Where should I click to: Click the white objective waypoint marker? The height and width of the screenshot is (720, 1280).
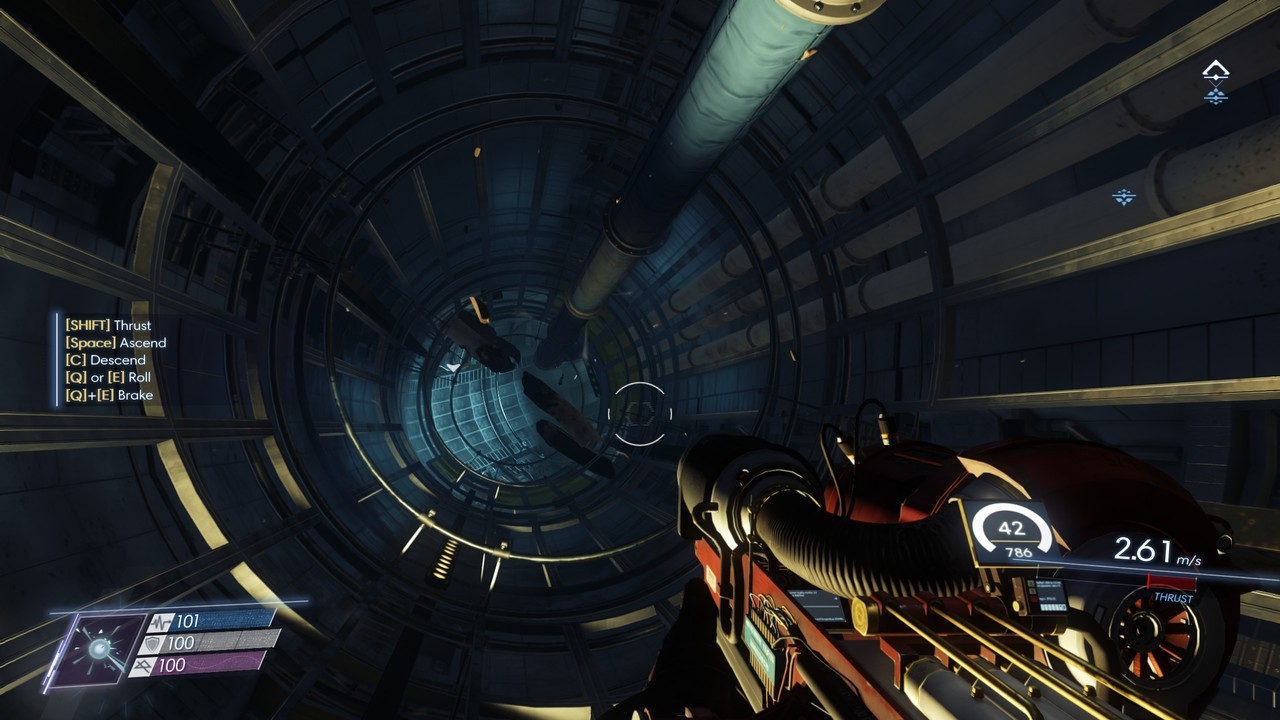pos(1215,70)
